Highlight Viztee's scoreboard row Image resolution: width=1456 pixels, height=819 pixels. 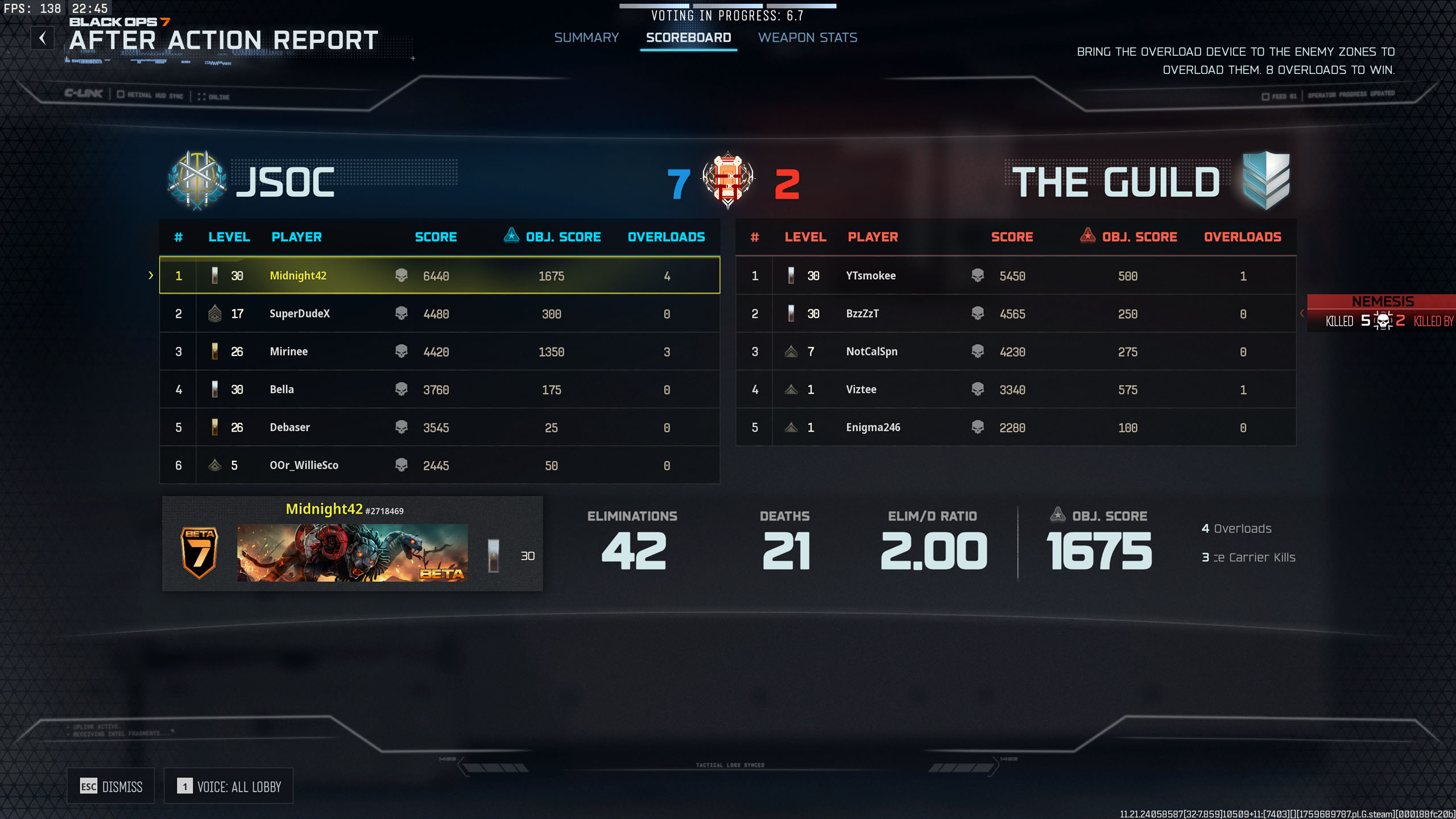(x=1016, y=390)
